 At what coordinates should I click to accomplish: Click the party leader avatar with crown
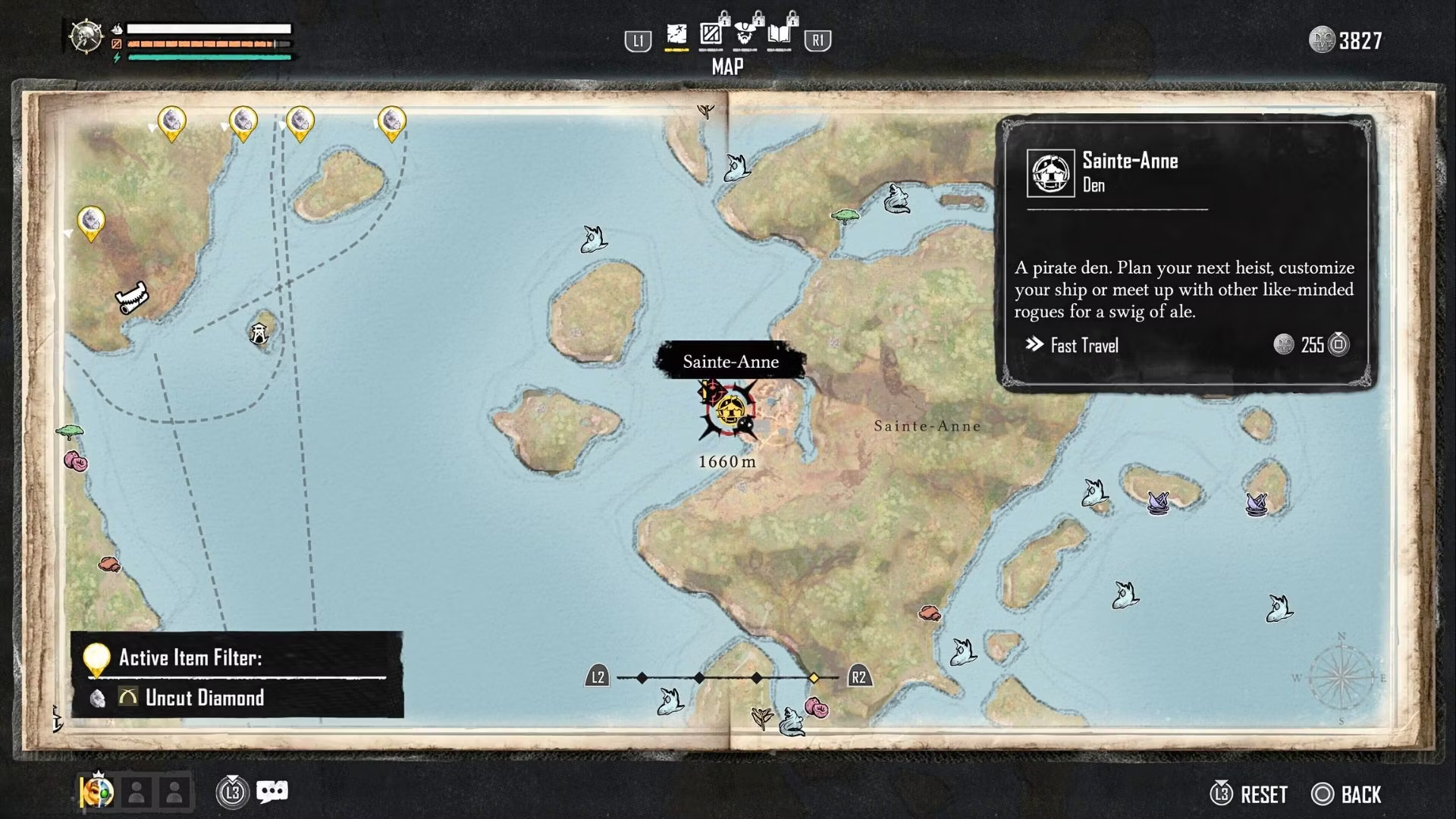[99, 792]
